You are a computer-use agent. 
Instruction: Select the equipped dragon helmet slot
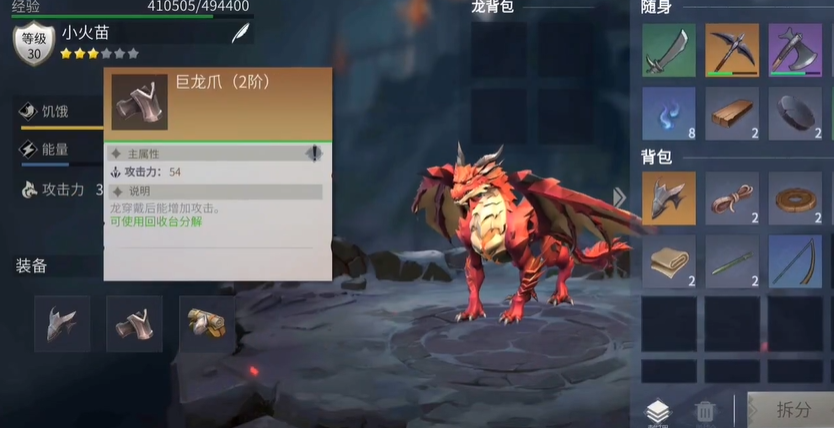62,323
